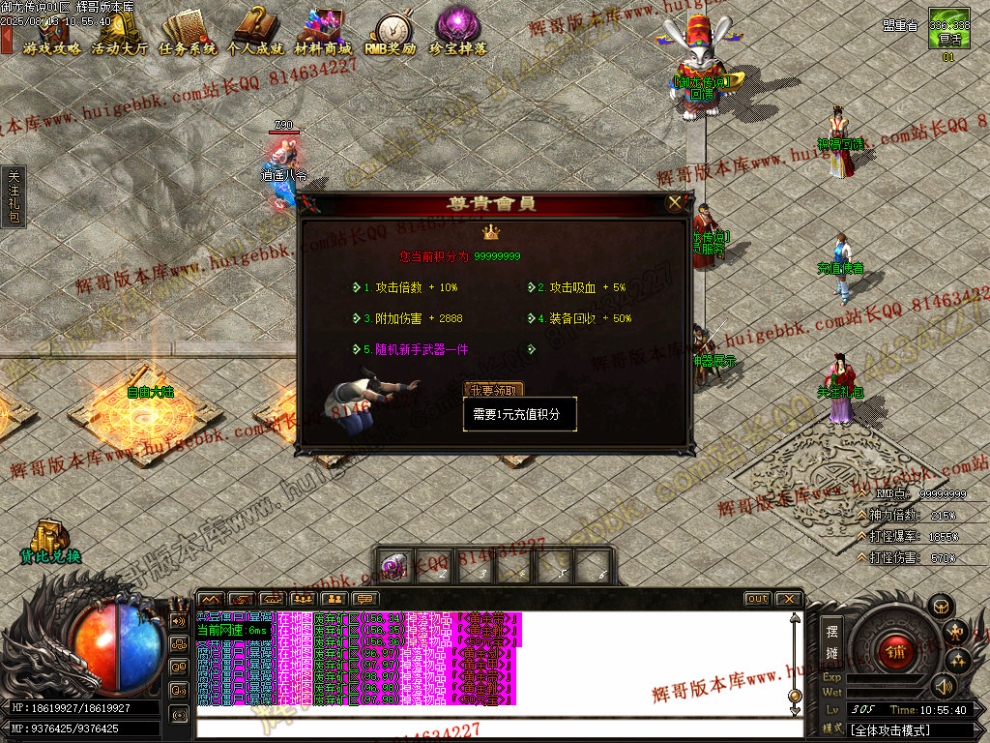Select the purple item in the first hotbar slot

coord(395,566)
